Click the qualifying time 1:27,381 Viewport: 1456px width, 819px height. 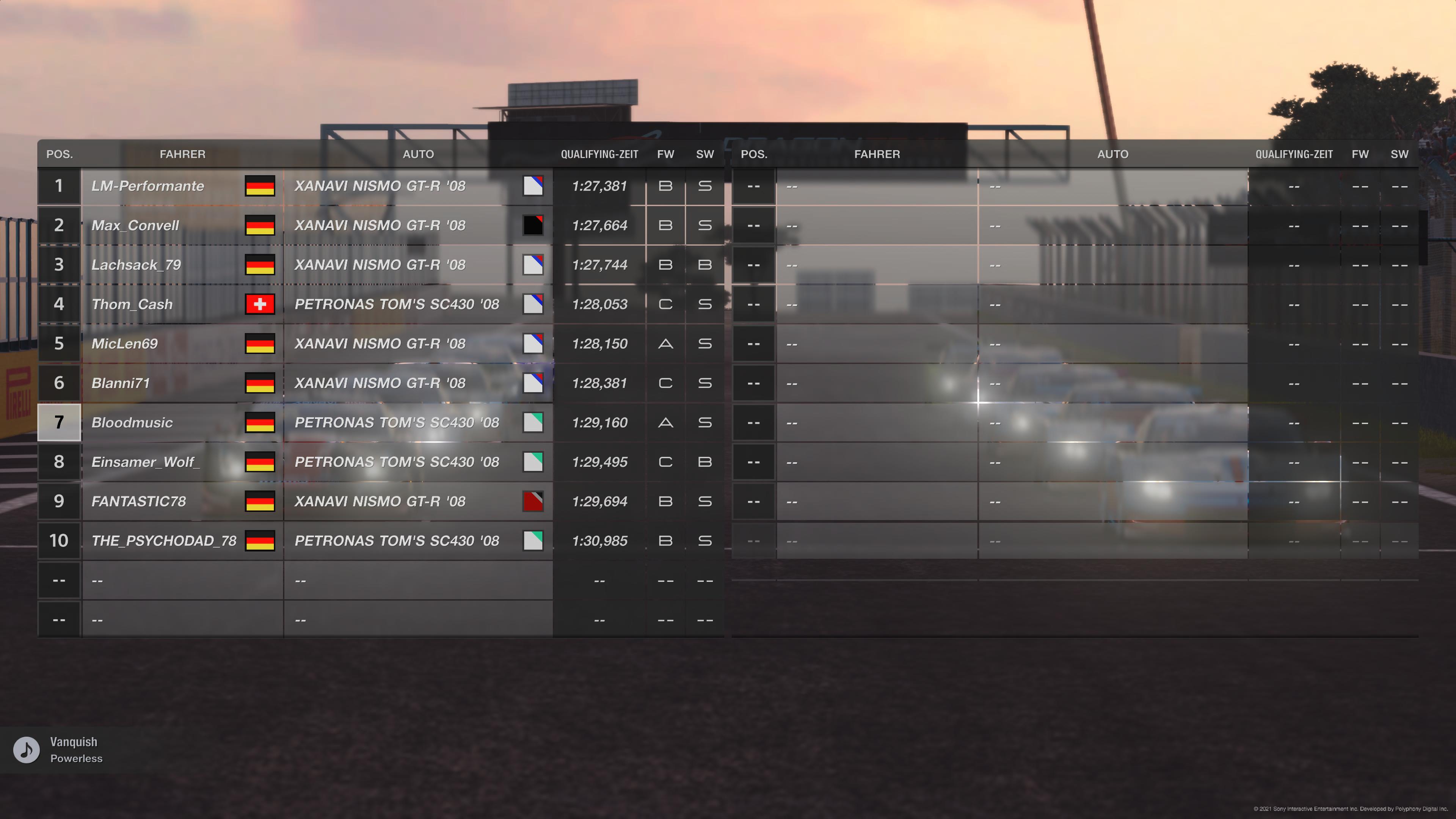click(600, 185)
